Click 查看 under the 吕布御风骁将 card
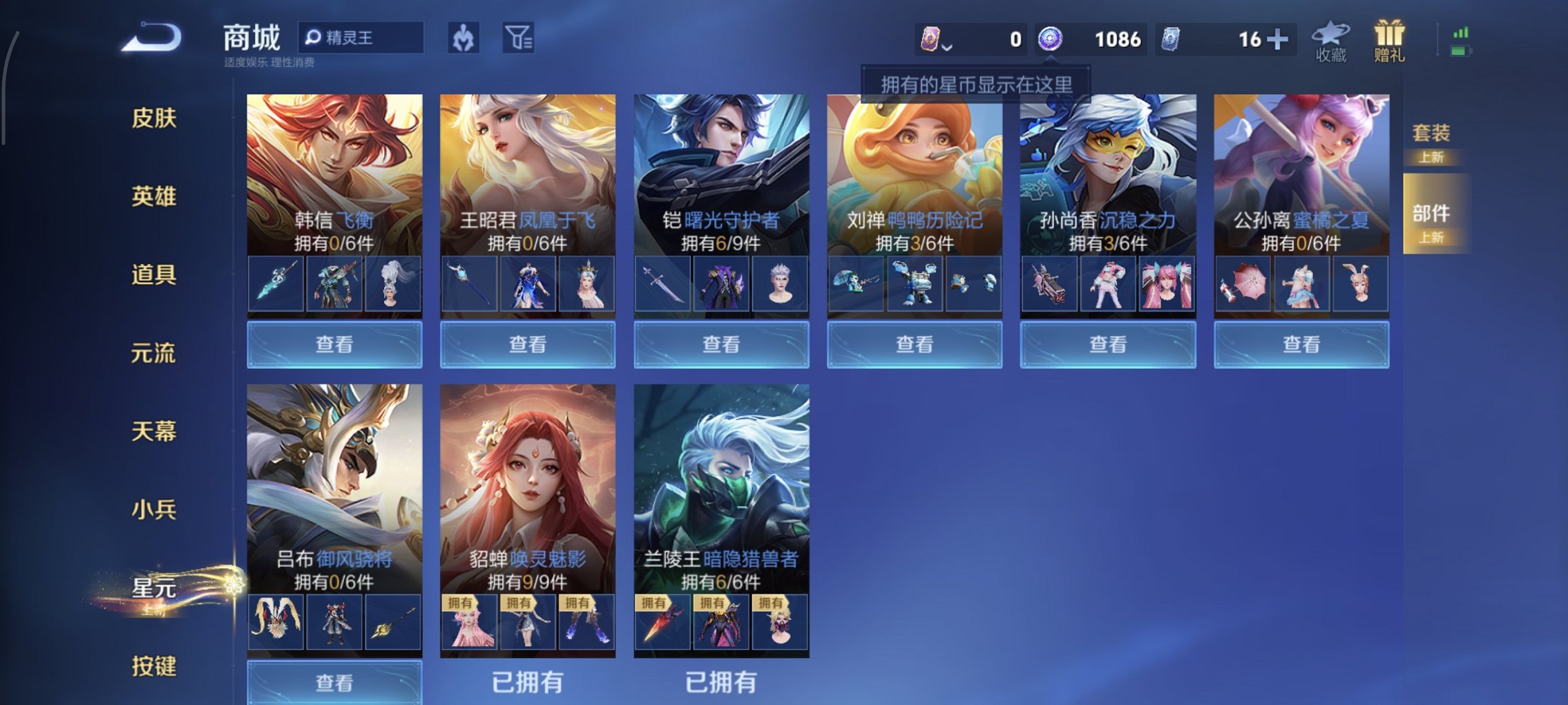Screen dimensions: 1568x705 pos(333,683)
